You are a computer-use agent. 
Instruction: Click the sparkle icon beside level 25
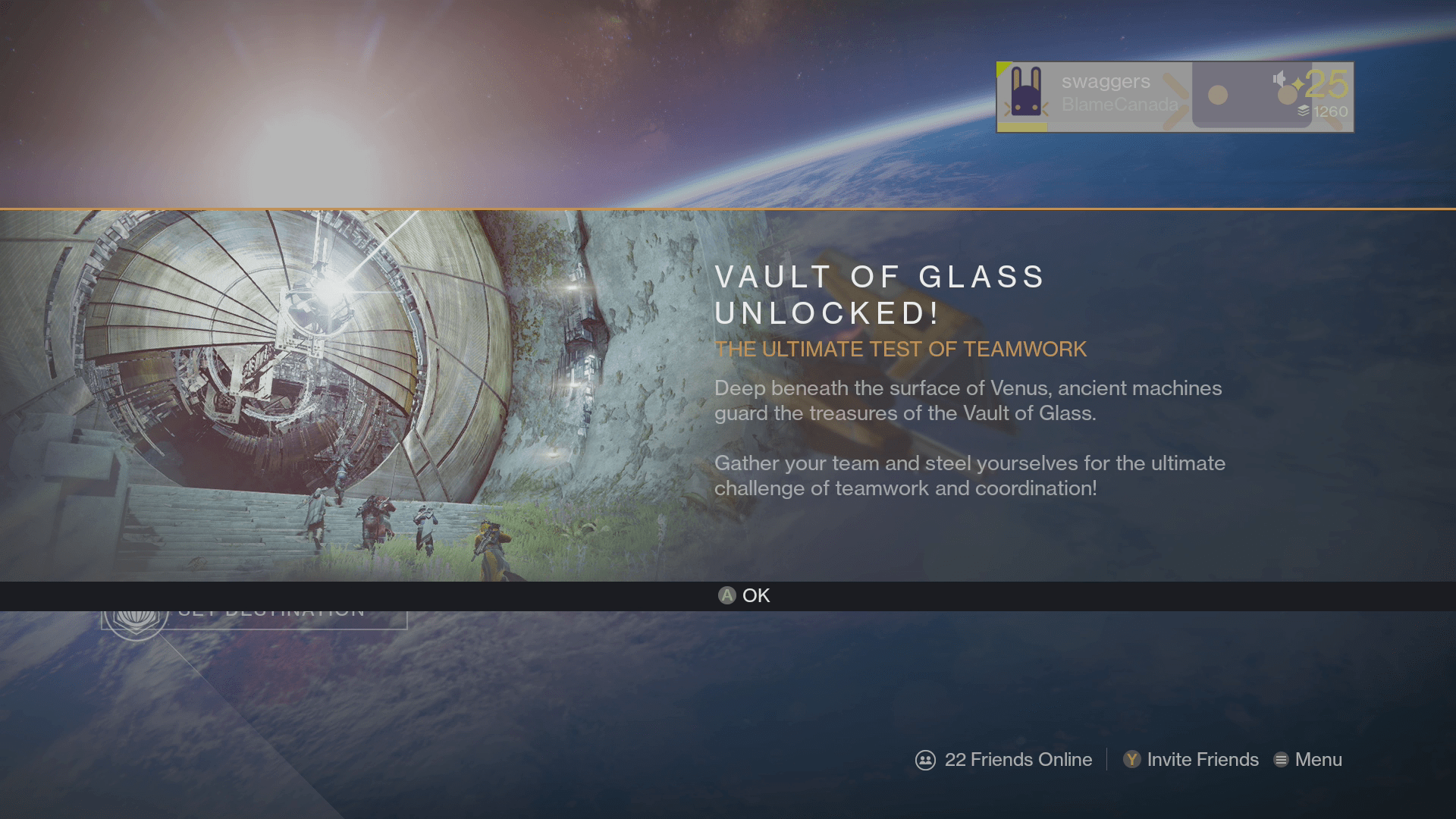[1297, 83]
